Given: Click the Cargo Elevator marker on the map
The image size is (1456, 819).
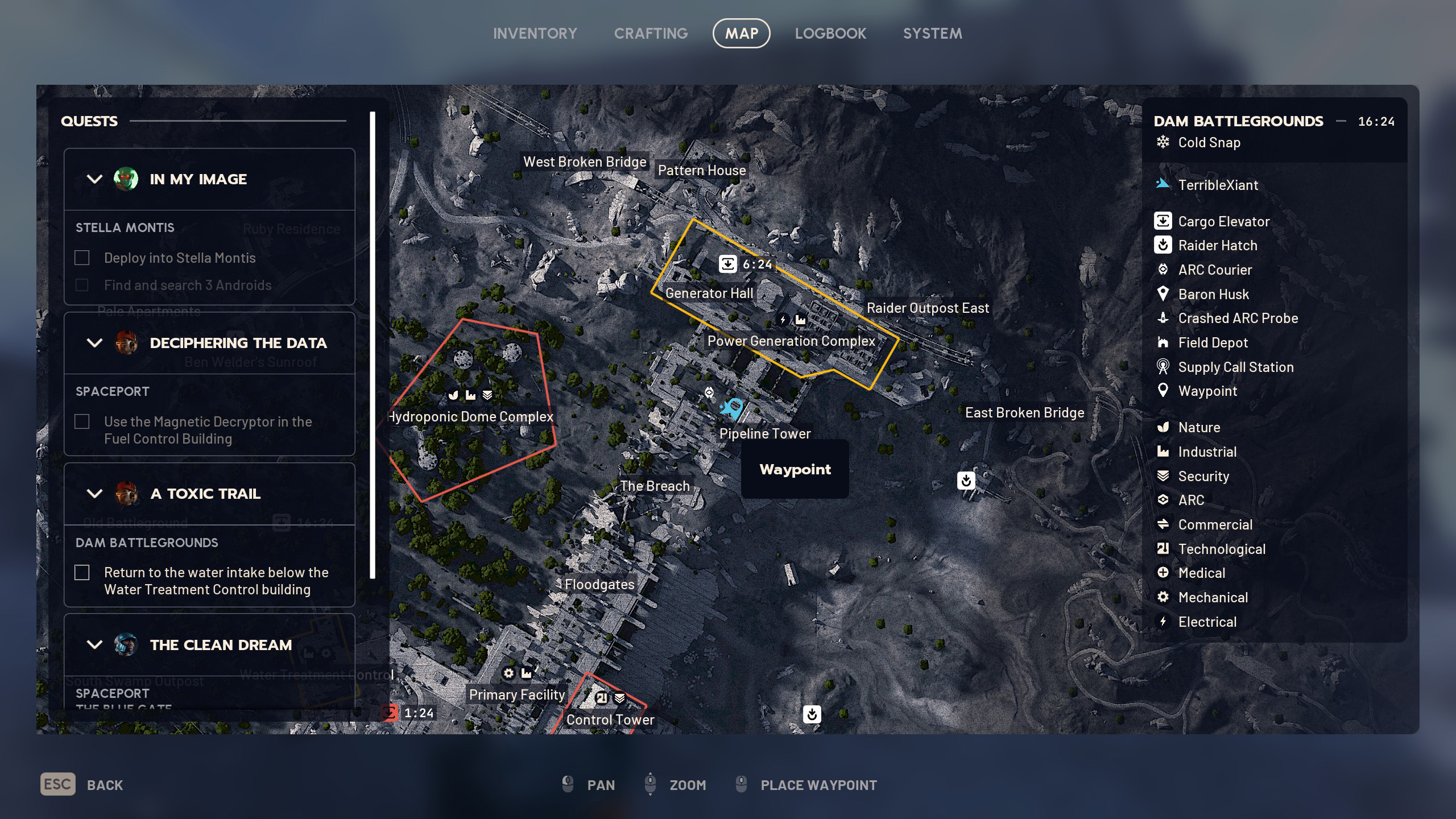Looking at the screenshot, I should click(x=728, y=264).
